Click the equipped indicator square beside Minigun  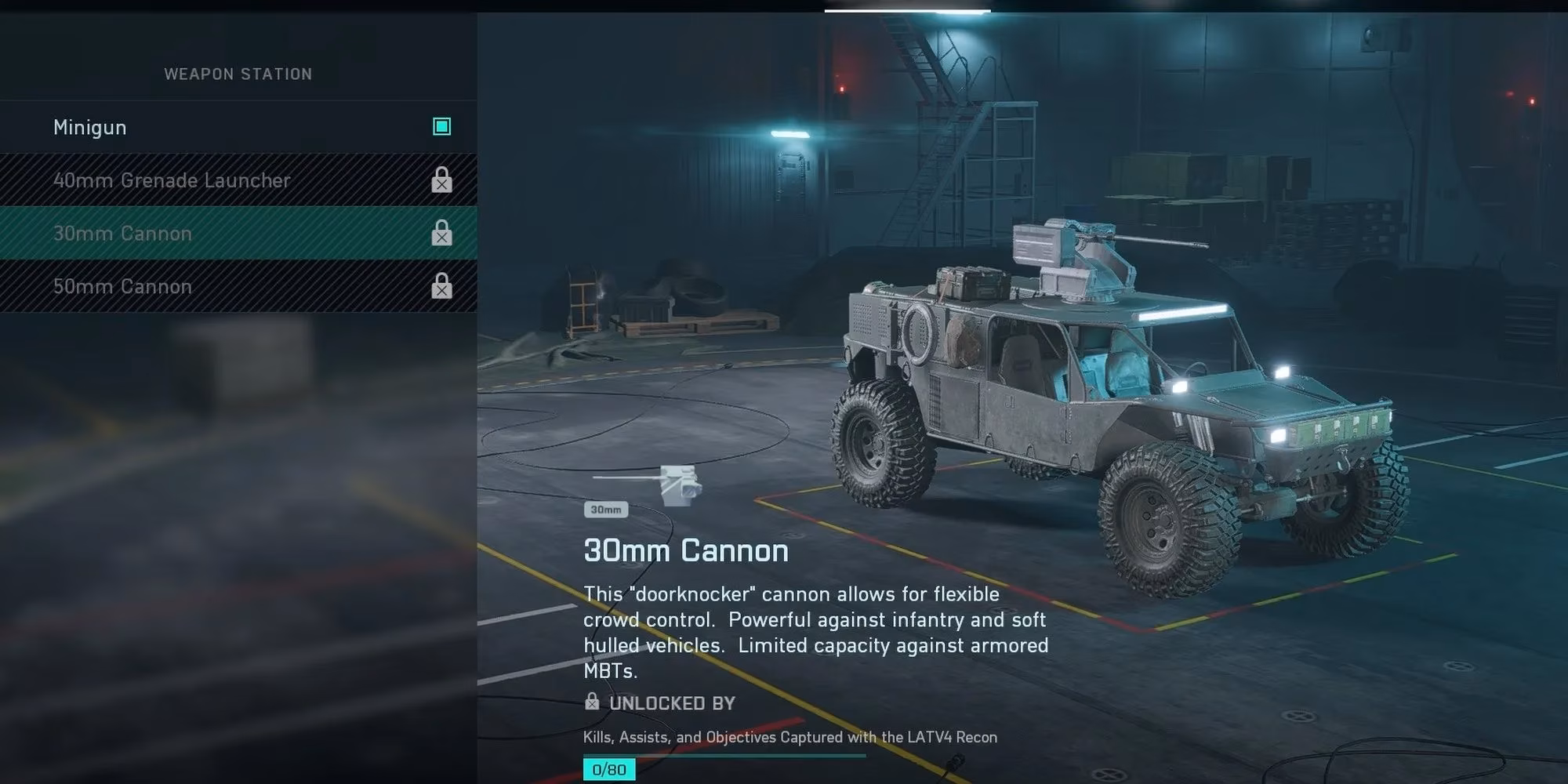pyautogui.click(x=441, y=126)
